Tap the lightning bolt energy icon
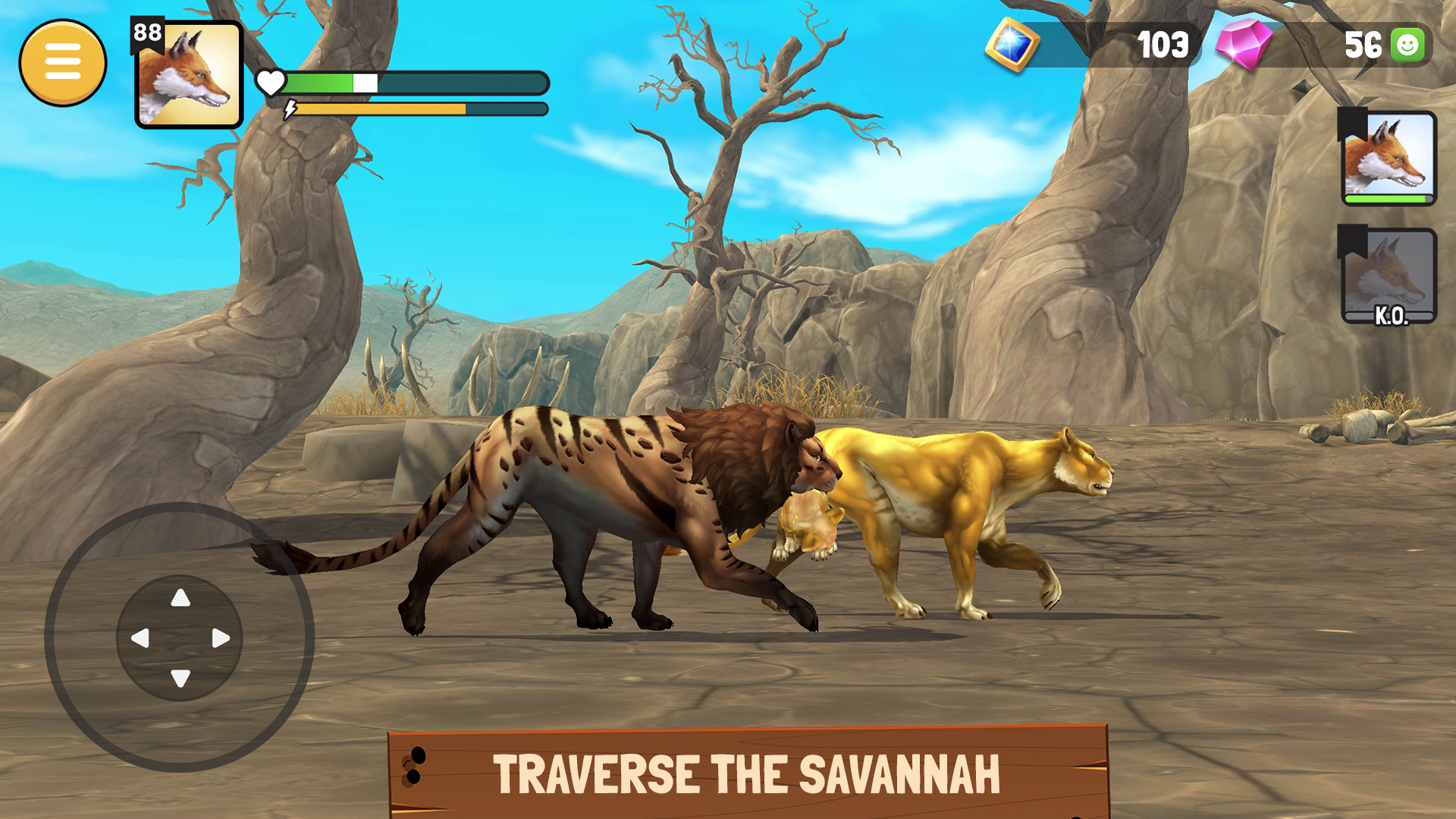1456x819 pixels. (x=289, y=110)
